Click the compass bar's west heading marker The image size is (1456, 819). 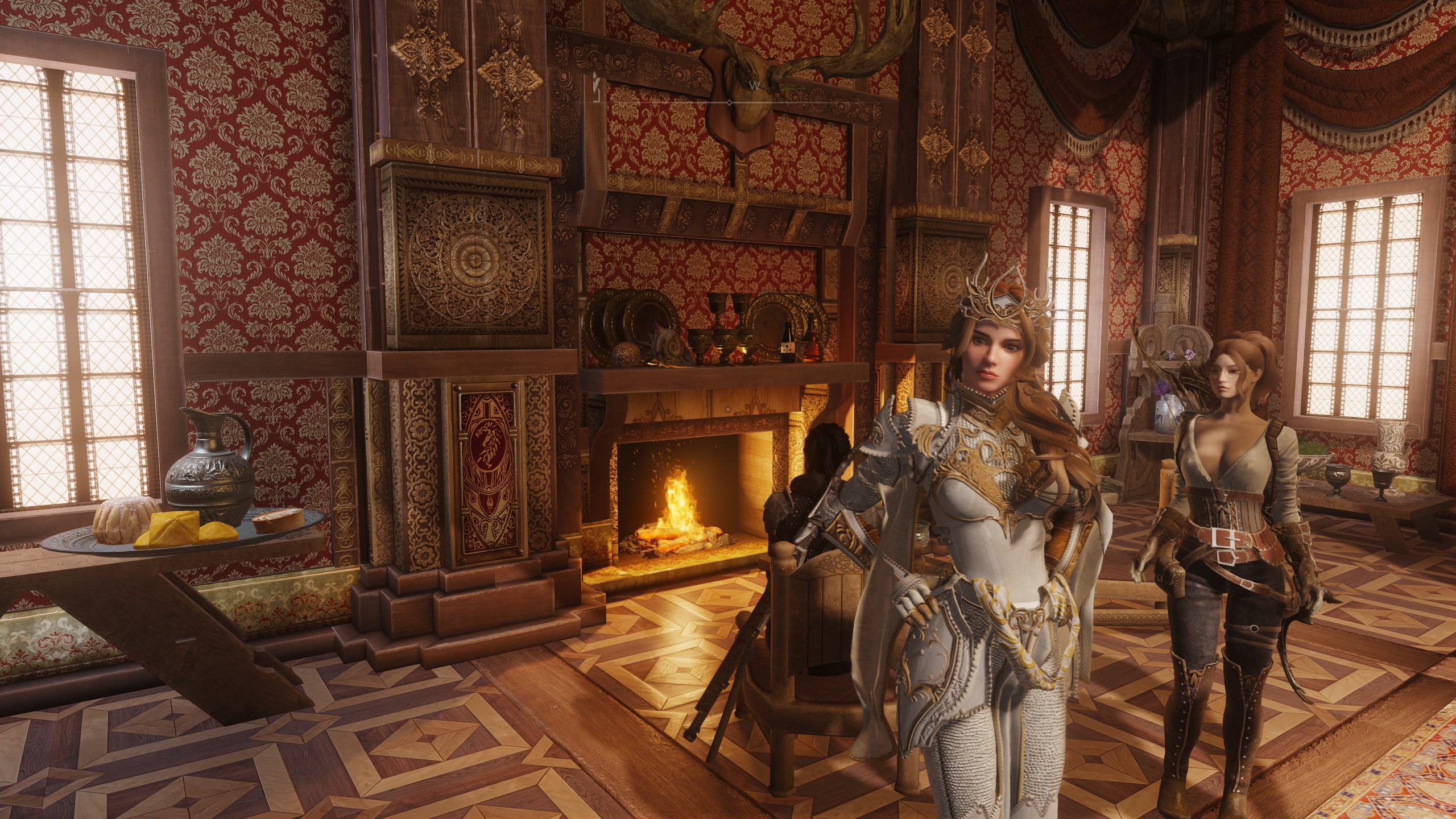coord(755,85)
